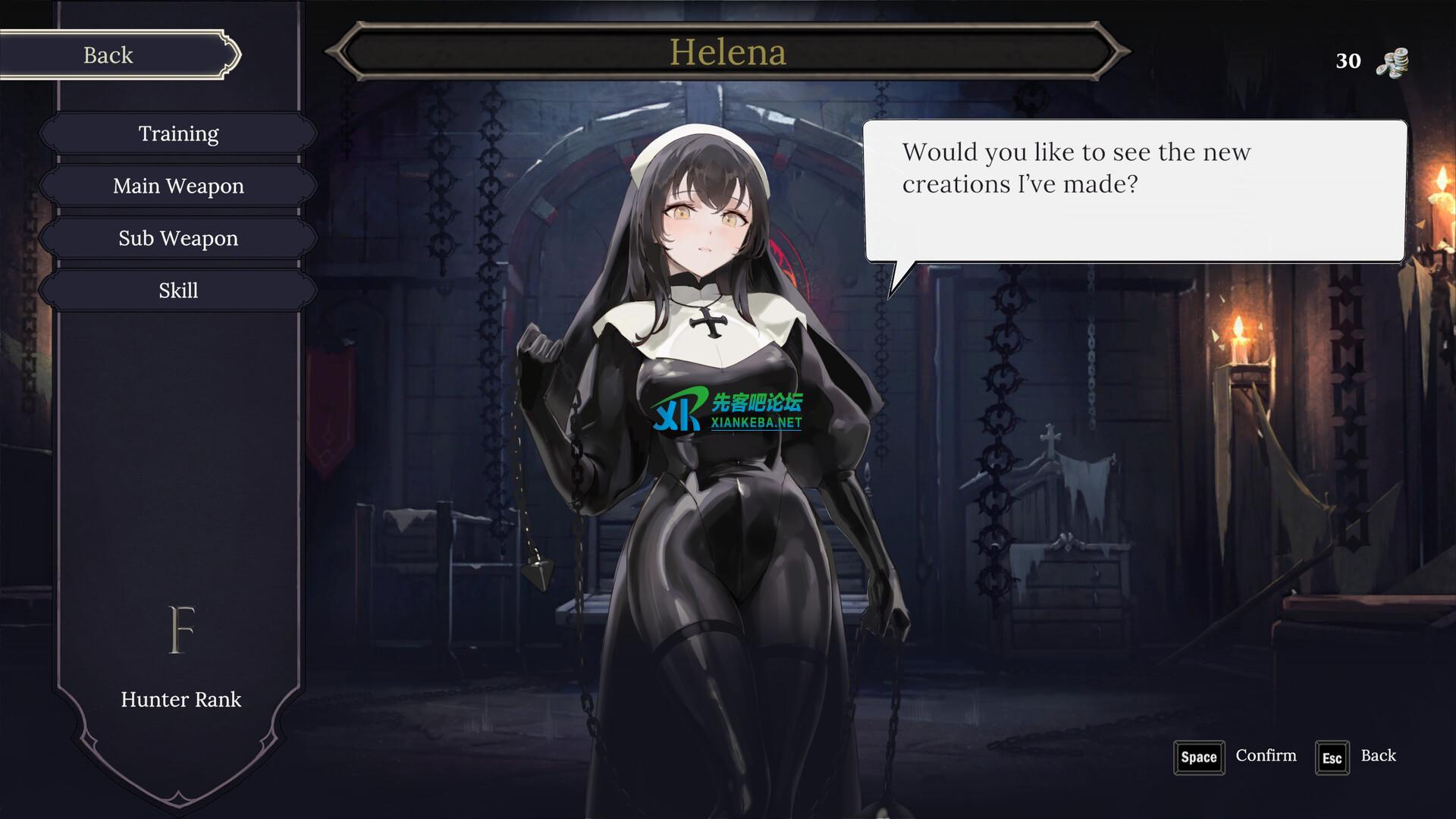Open the Training menu
Image resolution: width=1456 pixels, height=819 pixels.
178,134
